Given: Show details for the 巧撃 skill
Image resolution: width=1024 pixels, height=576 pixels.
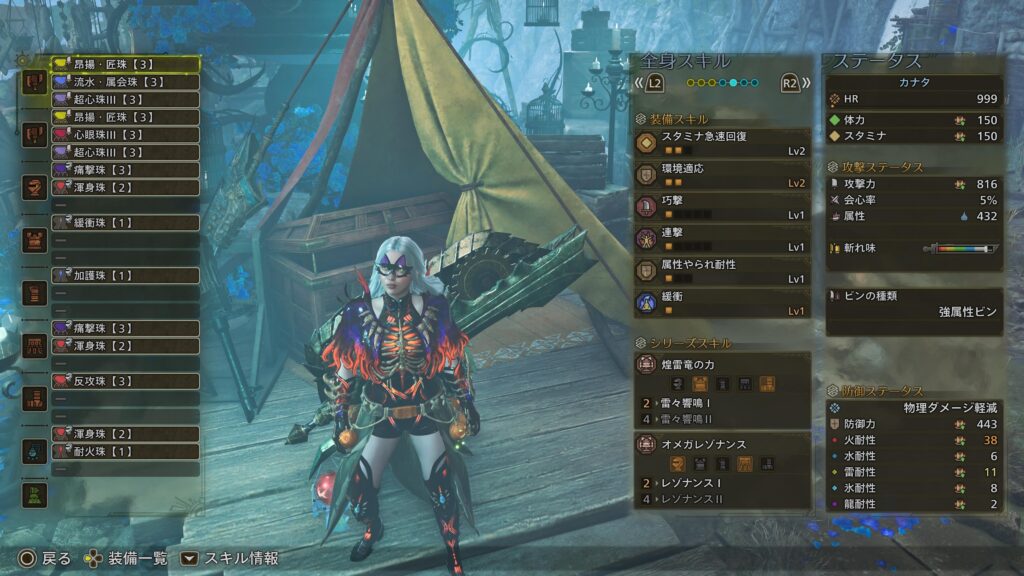Looking at the screenshot, I should (721, 207).
